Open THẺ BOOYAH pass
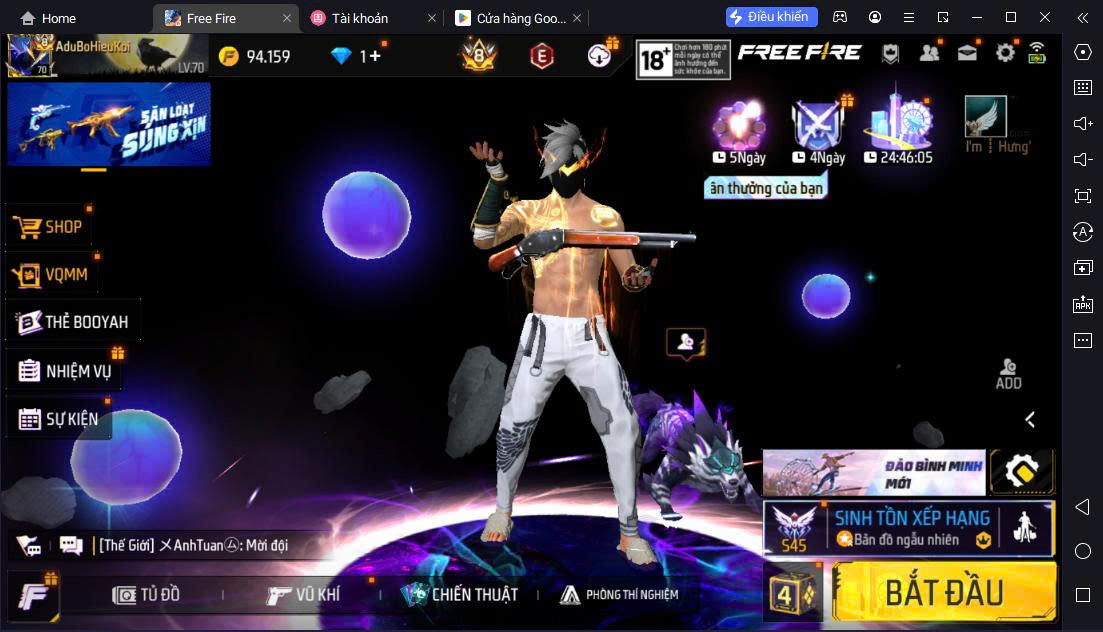Image resolution: width=1103 pixels, height=632 pixels. (73, 322)
